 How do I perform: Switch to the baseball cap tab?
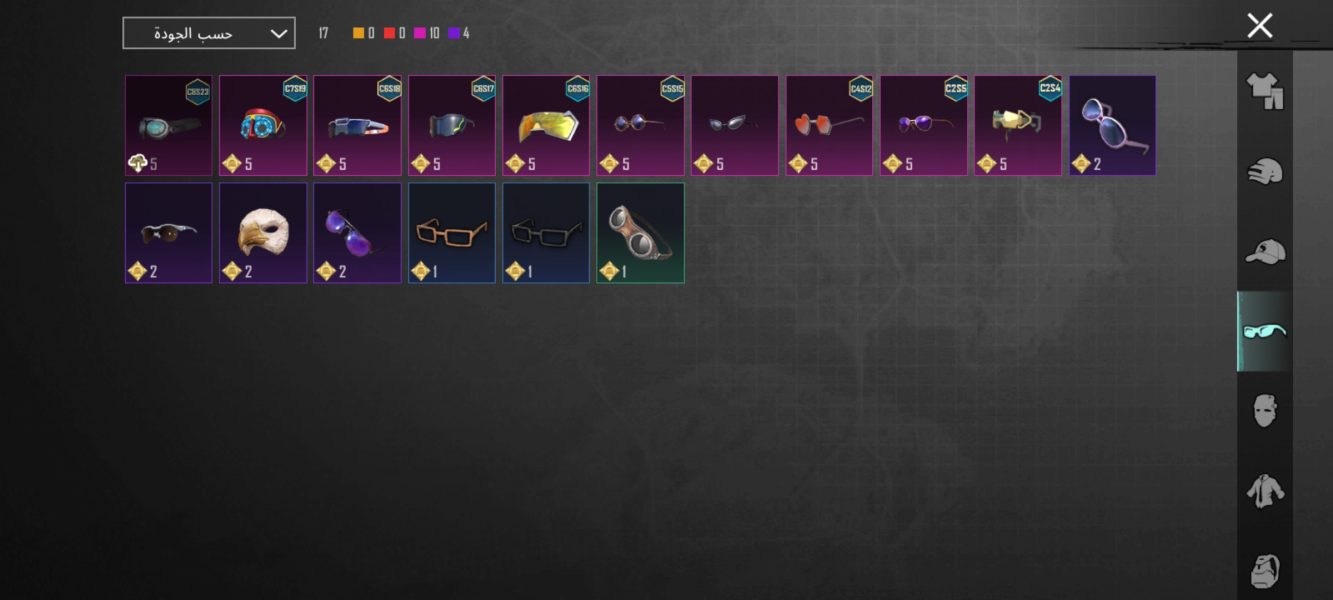tap(1264, 251)
